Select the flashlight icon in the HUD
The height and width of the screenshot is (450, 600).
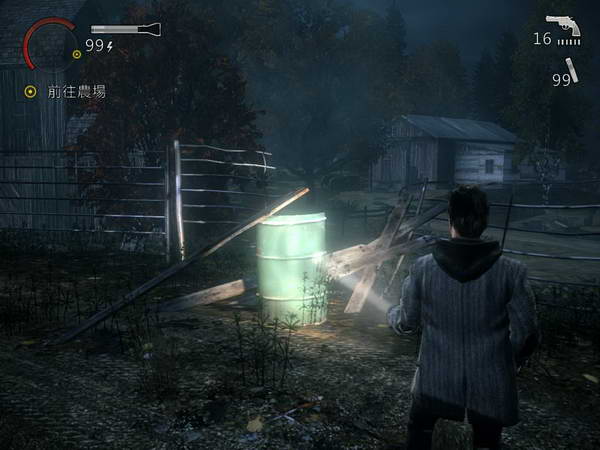point(125,29)
